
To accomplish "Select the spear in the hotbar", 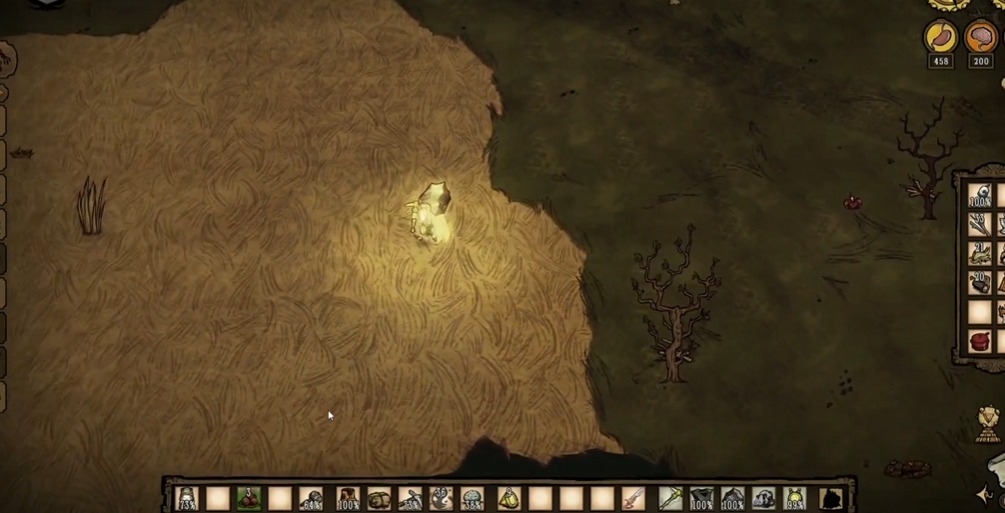I will pos(633,497).
